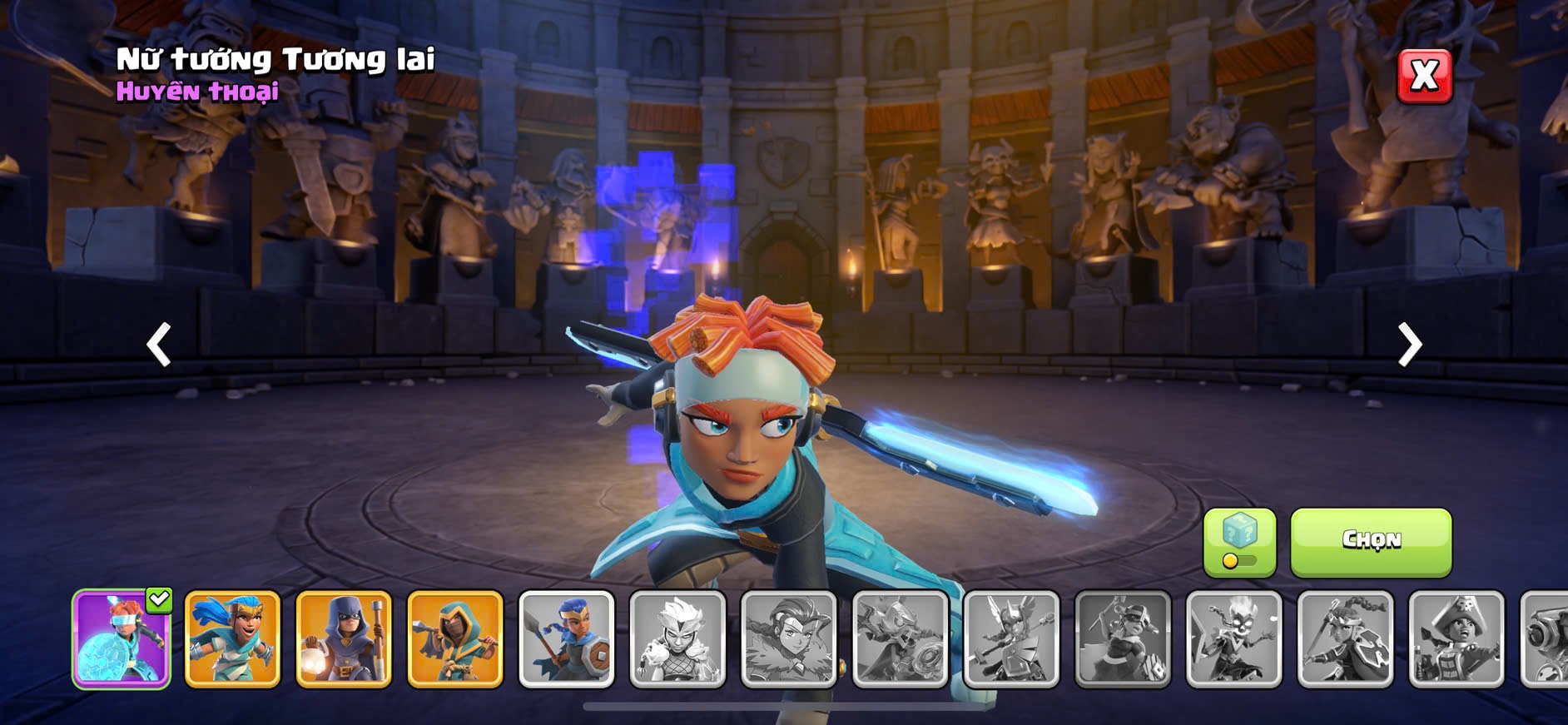
Task: Select the locked white spiky-haired skin thumbnail
Action: pyautogui.click(x=677, y=638)
